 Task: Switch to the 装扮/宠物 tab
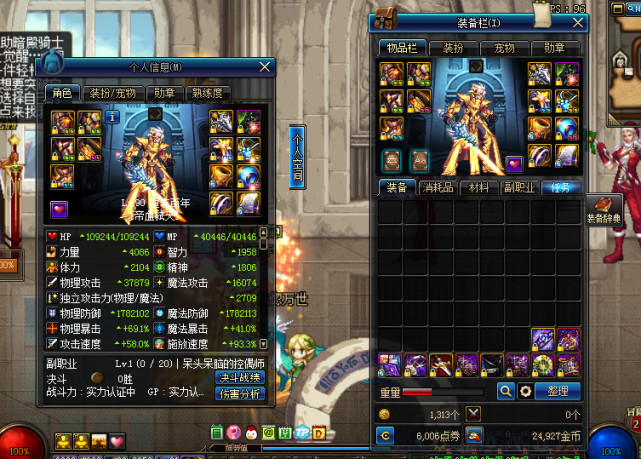[113, 93]
